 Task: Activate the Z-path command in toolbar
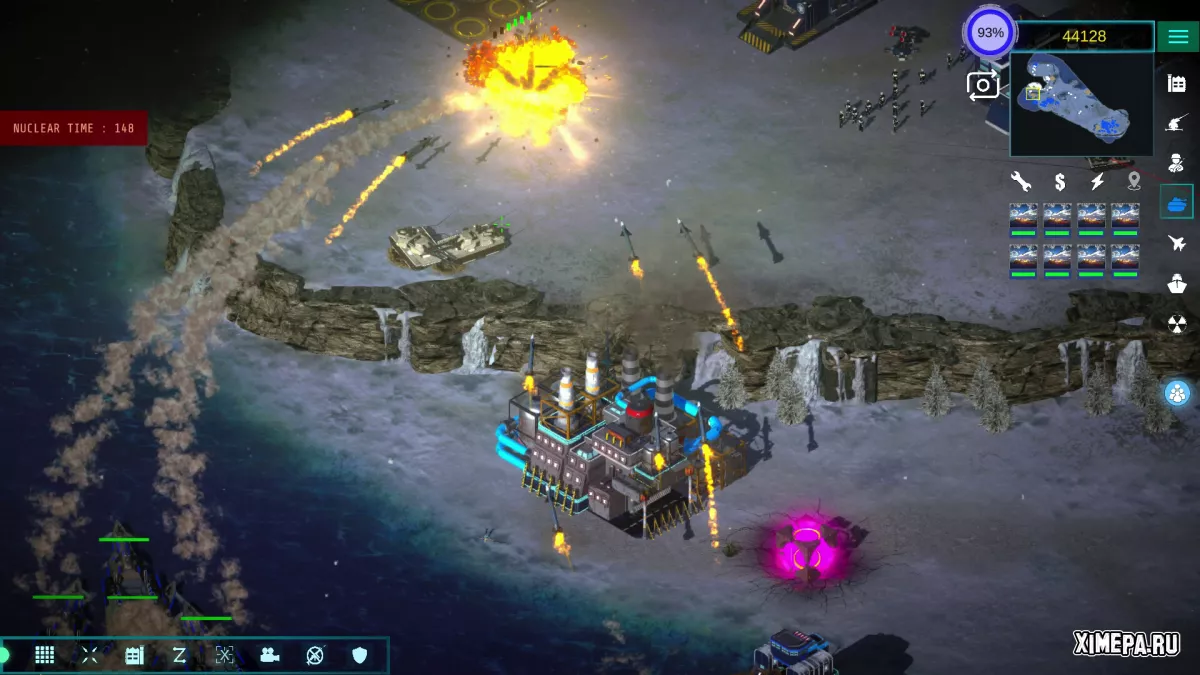(179, 655)
